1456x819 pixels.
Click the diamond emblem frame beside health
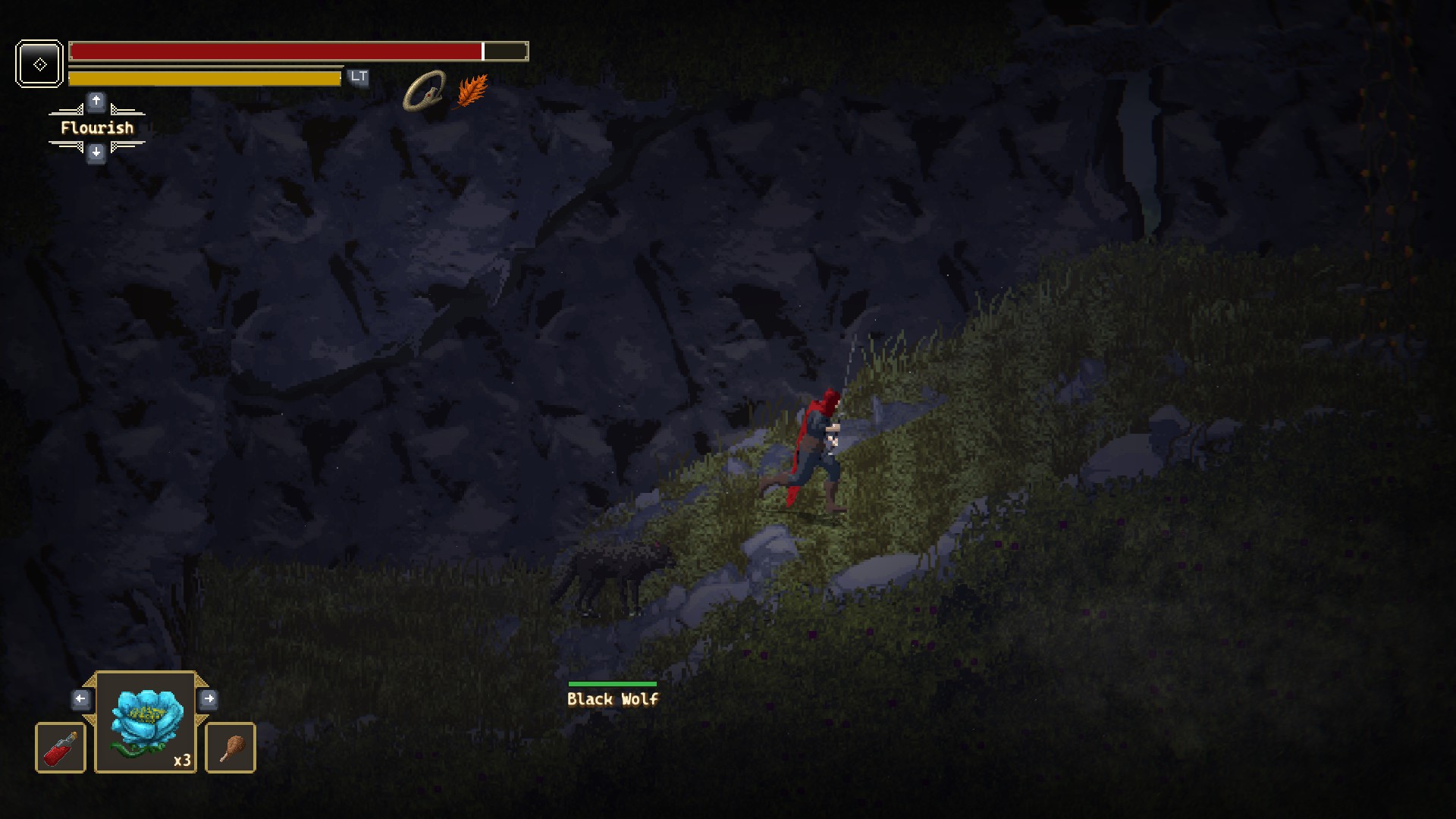click(x=39, y=64)
